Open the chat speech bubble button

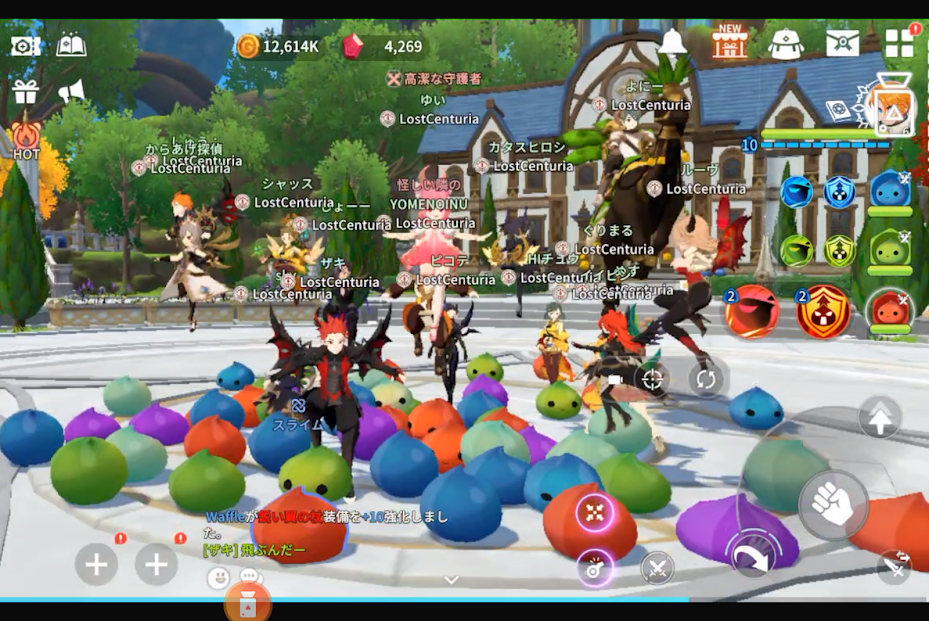[x=250, y=578]
